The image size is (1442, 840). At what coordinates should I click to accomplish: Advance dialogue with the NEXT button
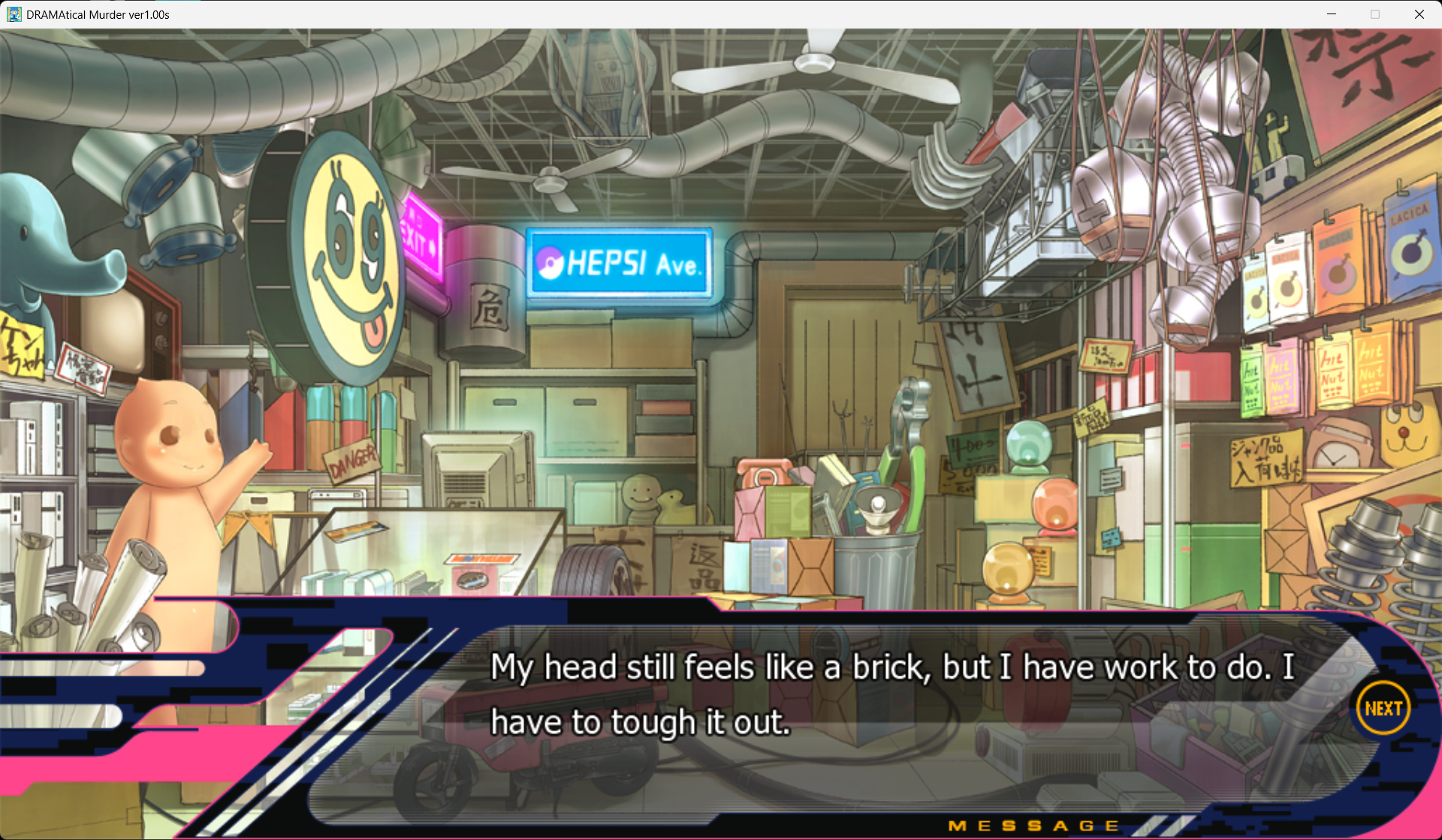point(1383,708)
